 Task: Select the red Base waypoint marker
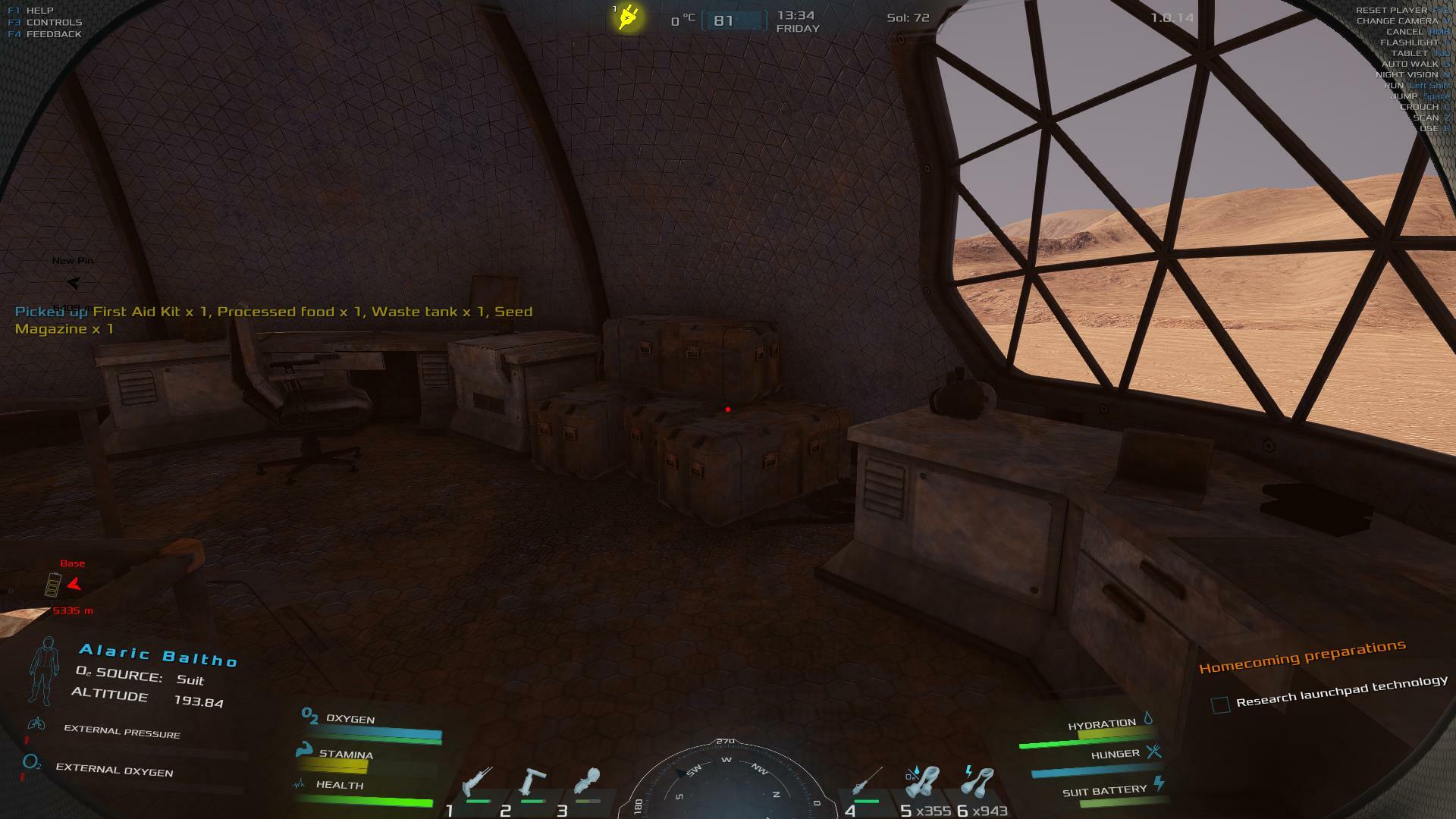click(74, 585)
